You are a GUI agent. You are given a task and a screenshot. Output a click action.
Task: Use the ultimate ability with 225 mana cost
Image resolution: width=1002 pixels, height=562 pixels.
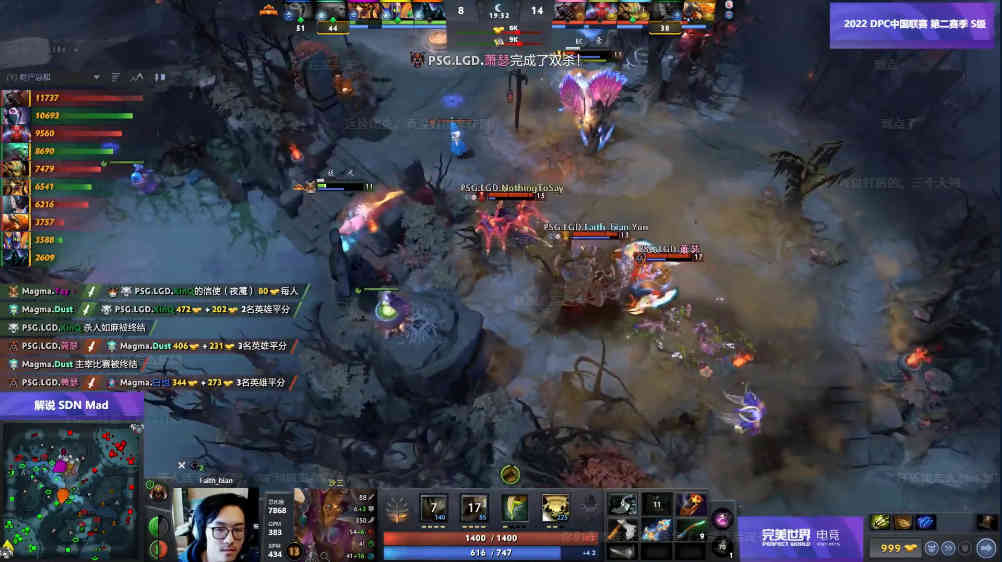(x=555, y=507)
